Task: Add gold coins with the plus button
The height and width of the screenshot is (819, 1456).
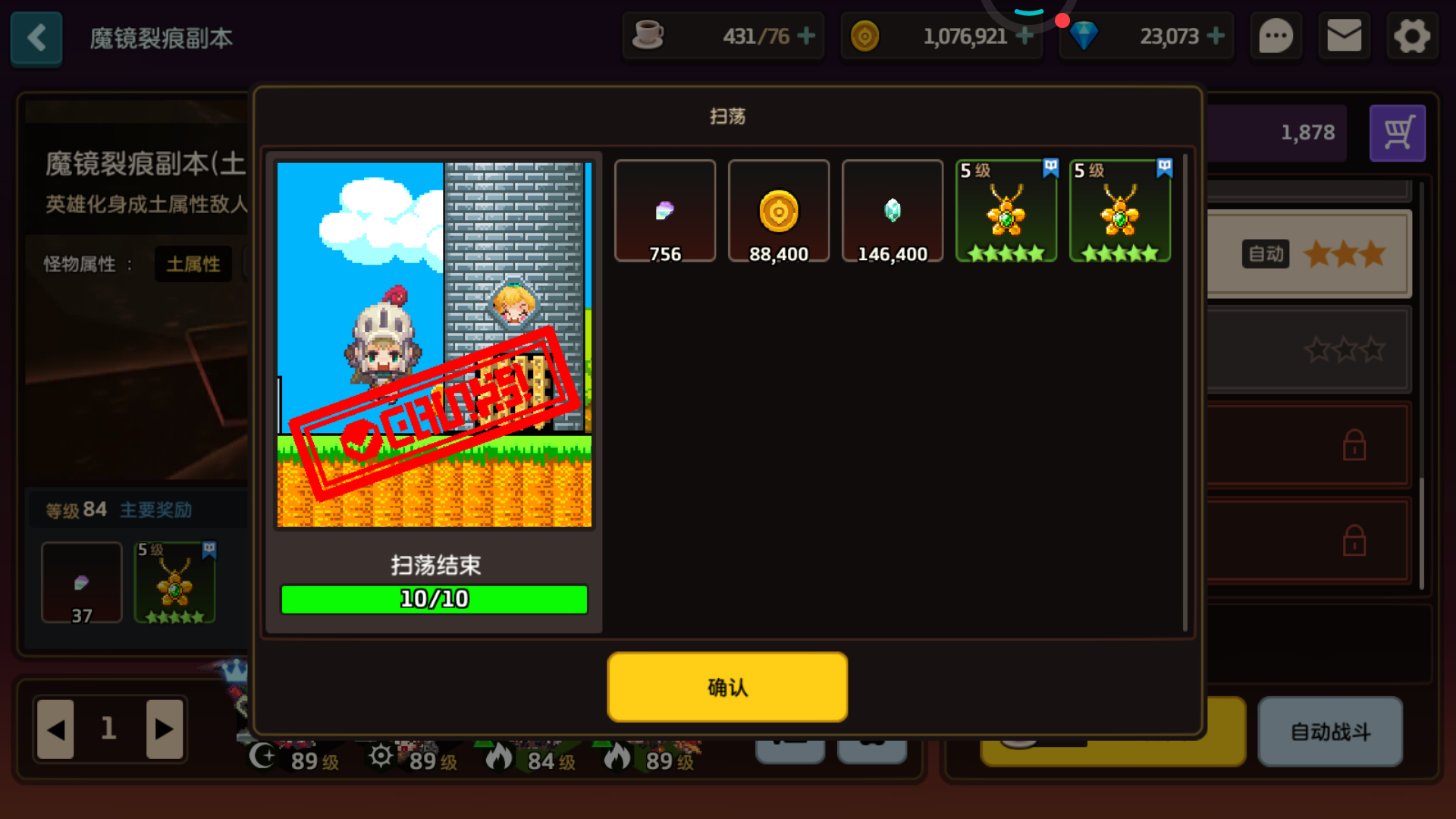Action: pos(1025,36)
